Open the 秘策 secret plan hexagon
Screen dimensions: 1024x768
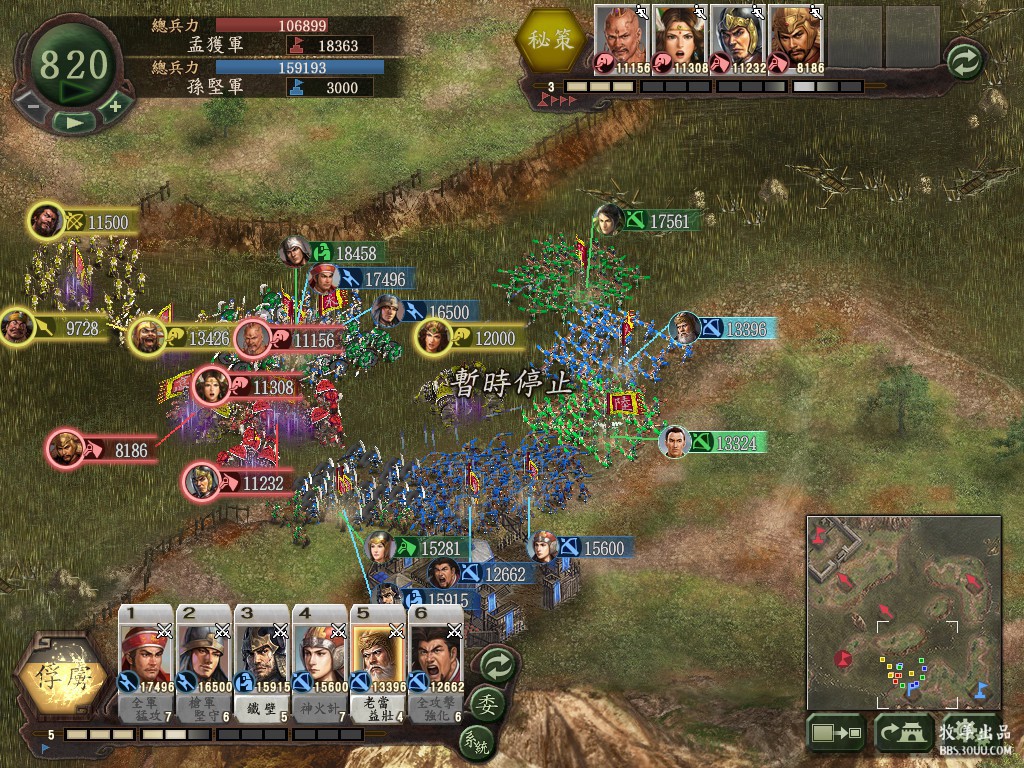[549, 43]
